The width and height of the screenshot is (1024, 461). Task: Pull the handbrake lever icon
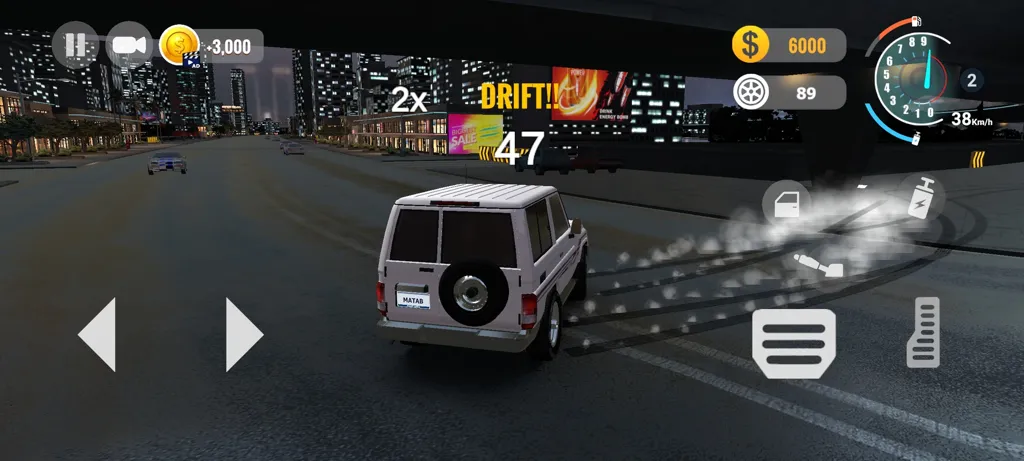click(x=817, y=266)
